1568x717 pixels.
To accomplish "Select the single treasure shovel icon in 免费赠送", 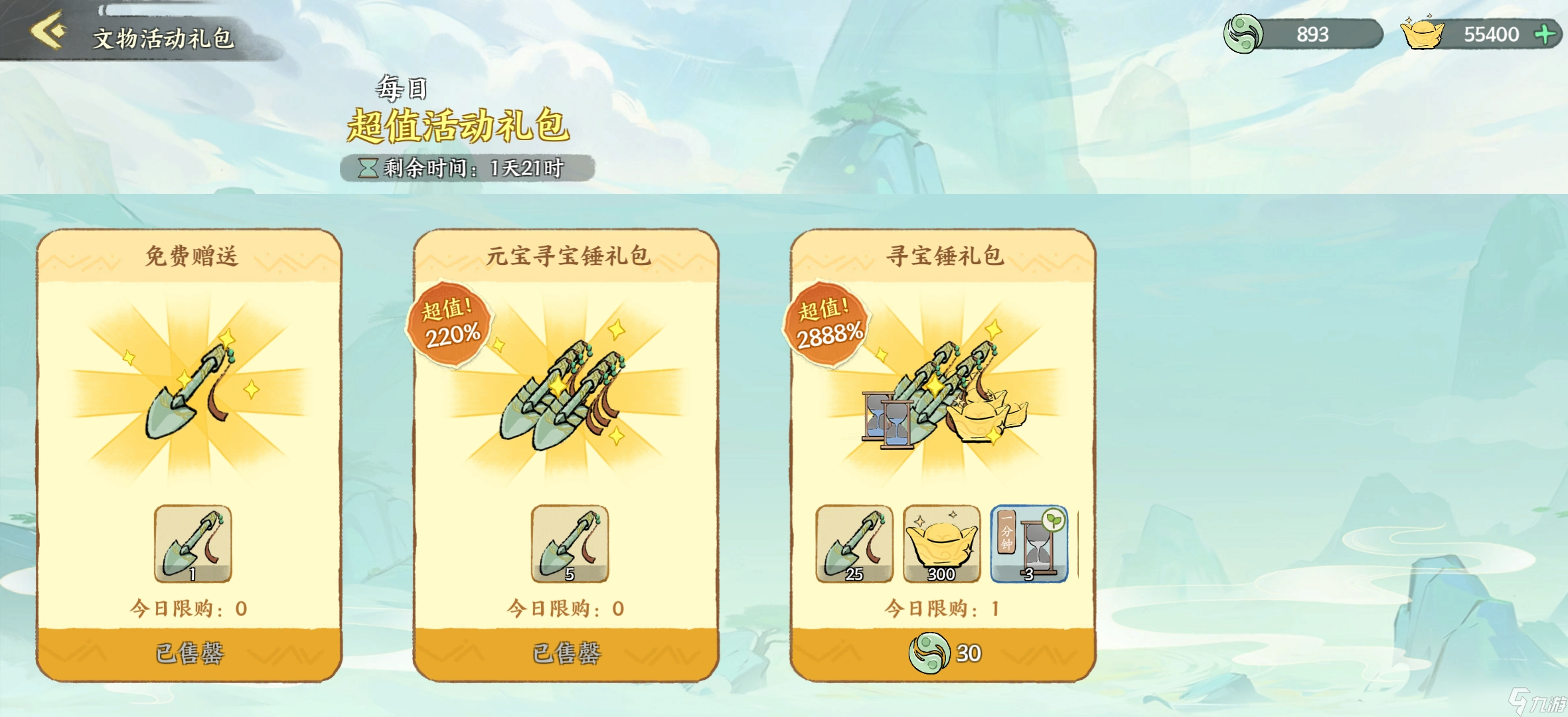I will coord(193,542).
